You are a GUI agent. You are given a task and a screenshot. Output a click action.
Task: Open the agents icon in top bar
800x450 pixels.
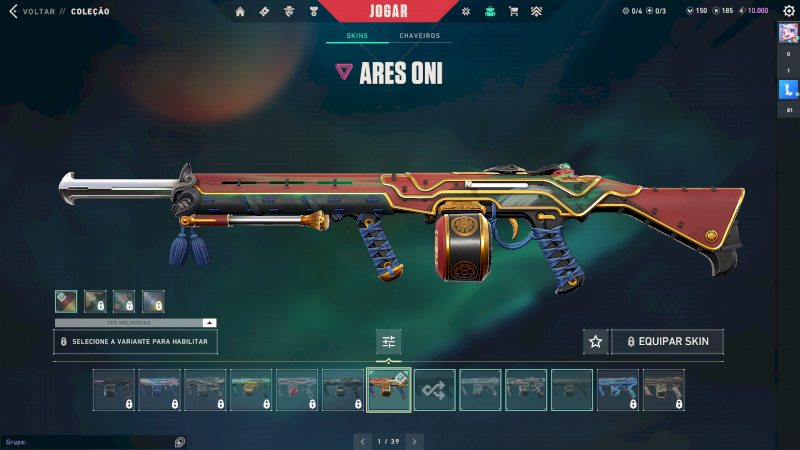(x=288, y=12)
